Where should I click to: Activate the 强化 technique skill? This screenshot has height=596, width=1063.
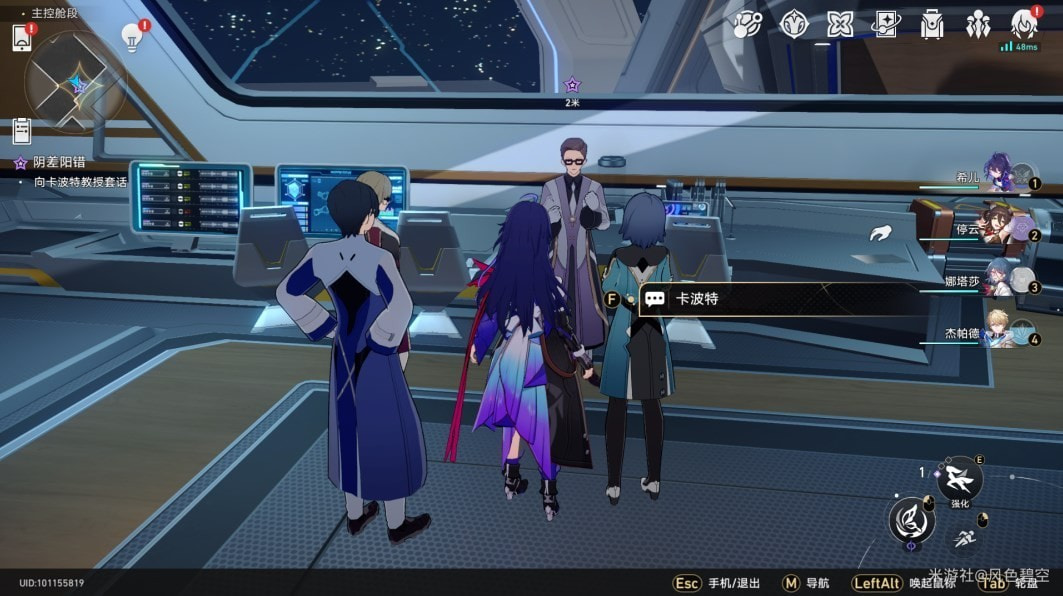click(961, 480)
